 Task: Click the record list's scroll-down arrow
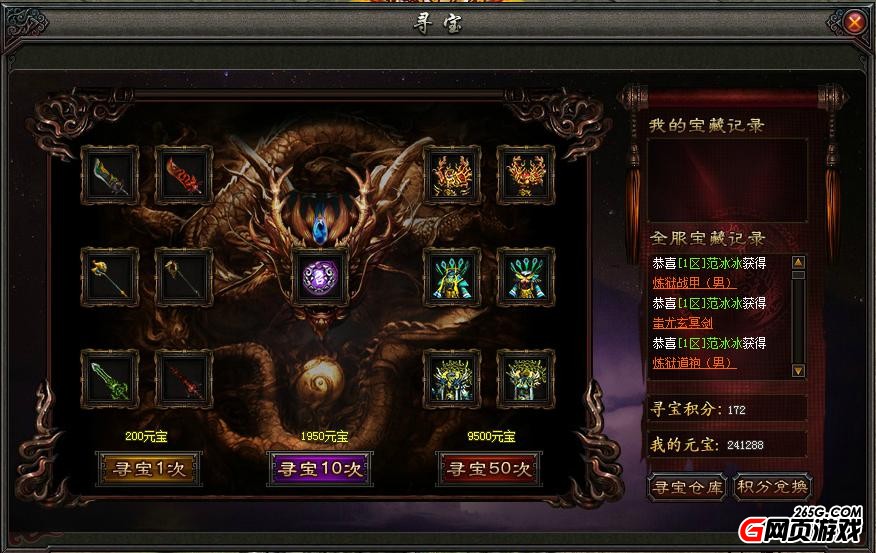[x=798, y=370]
